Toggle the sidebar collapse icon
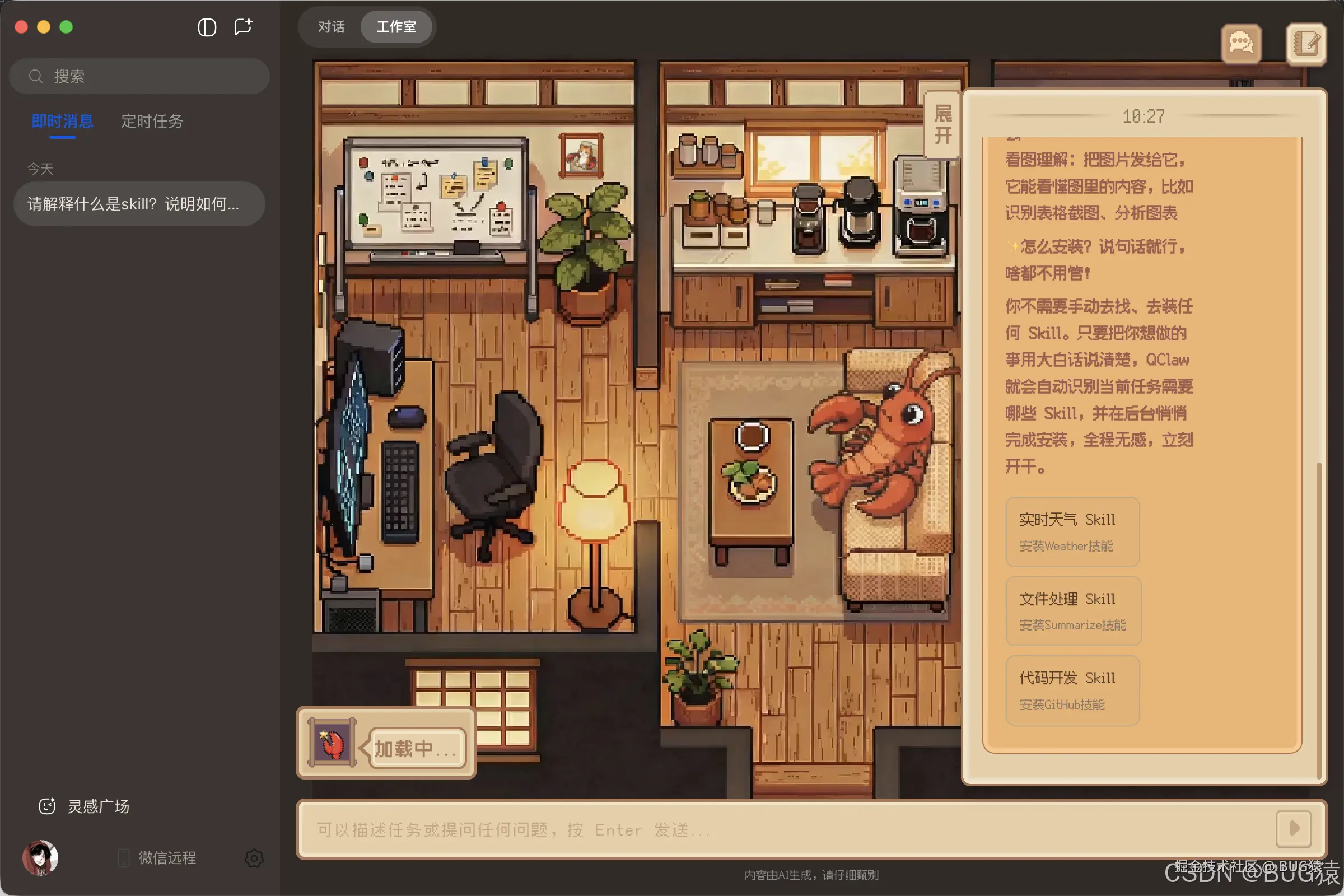The height and width of the screenshot is (896, 1344). pos(207,27)
